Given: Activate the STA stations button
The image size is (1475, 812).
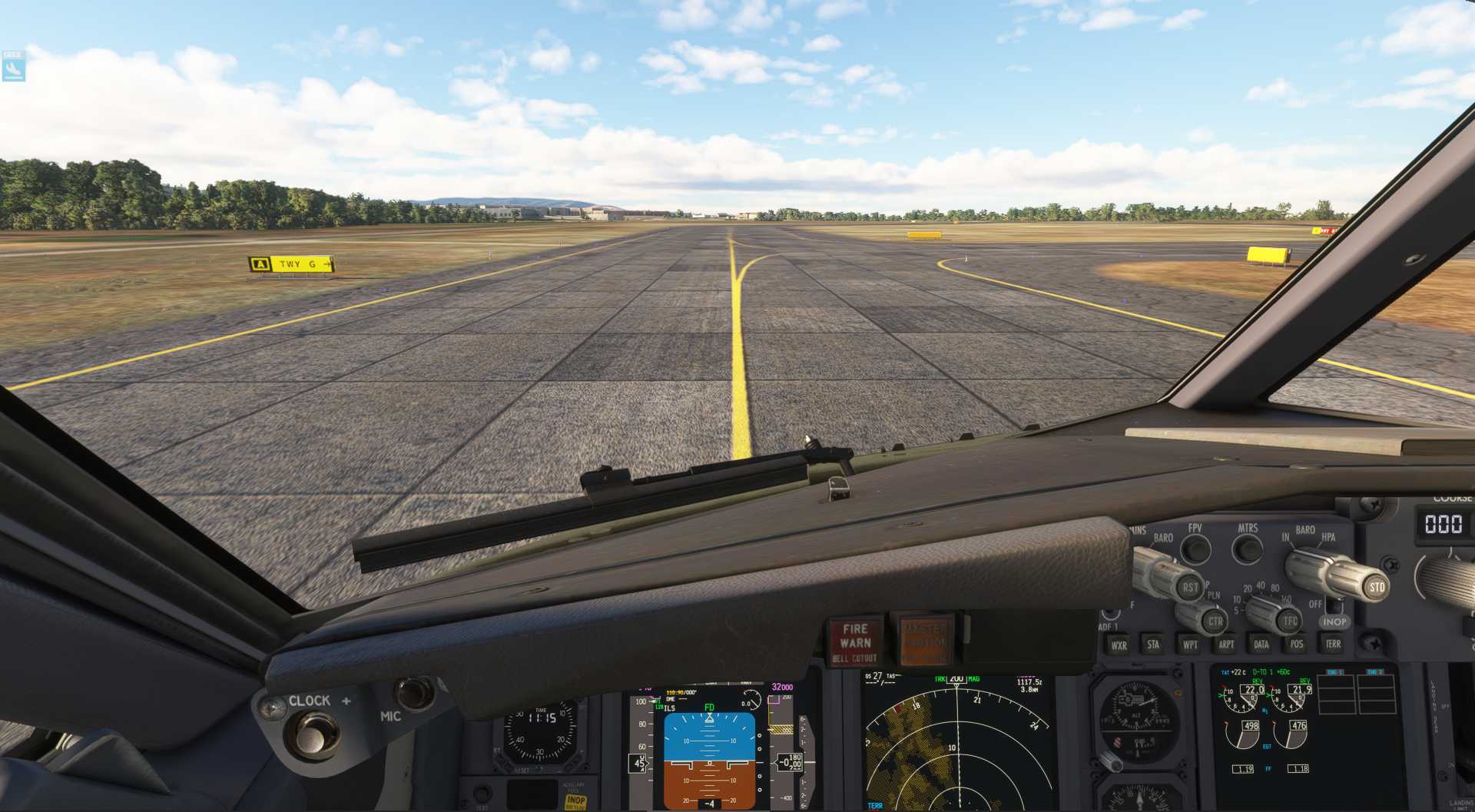Looking at the screenshot, I should (1153, 645).
